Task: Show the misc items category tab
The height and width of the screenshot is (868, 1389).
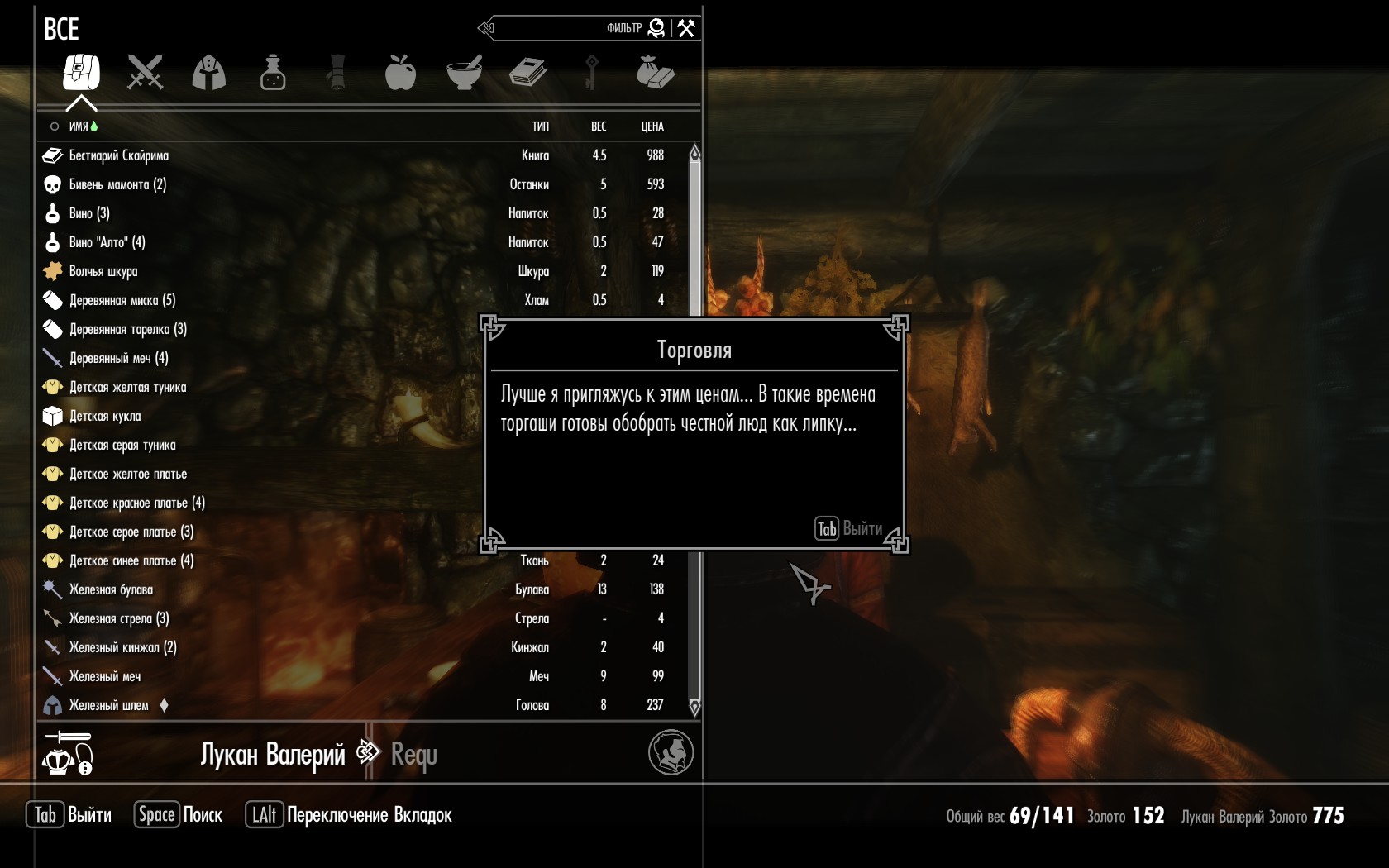Action: pyautogui.click(x=655, y=73)
